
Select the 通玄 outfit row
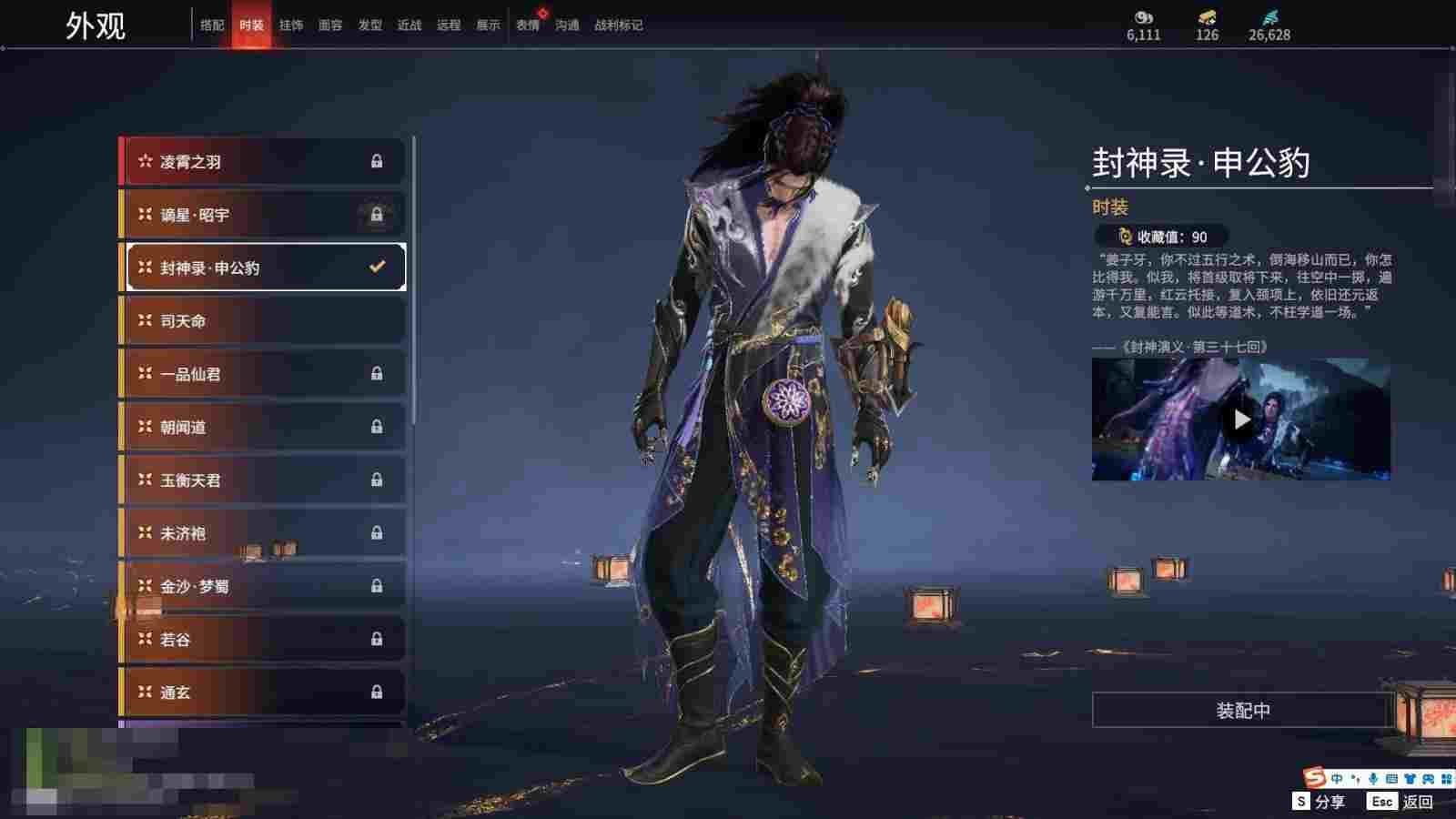click(262, 693)
